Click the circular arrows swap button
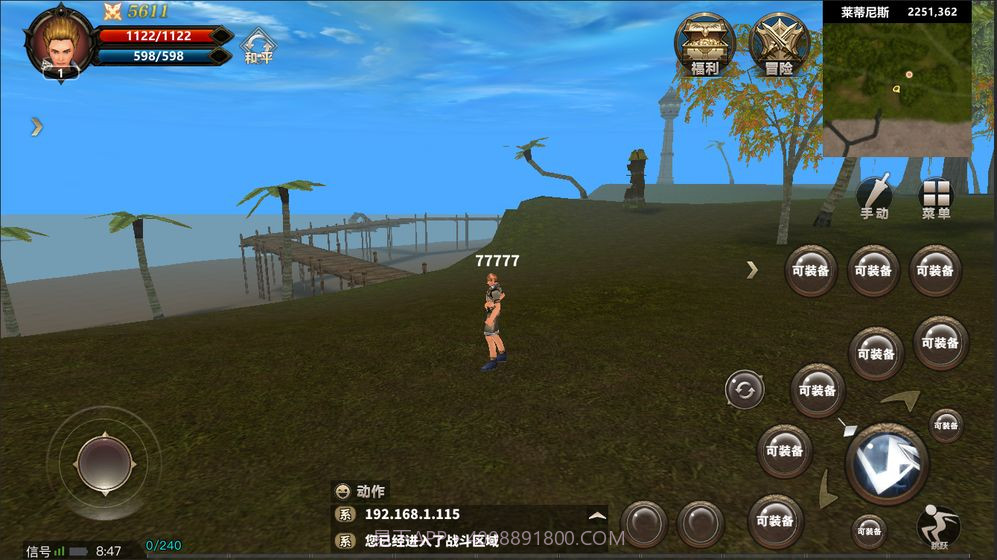 point(745,389)
